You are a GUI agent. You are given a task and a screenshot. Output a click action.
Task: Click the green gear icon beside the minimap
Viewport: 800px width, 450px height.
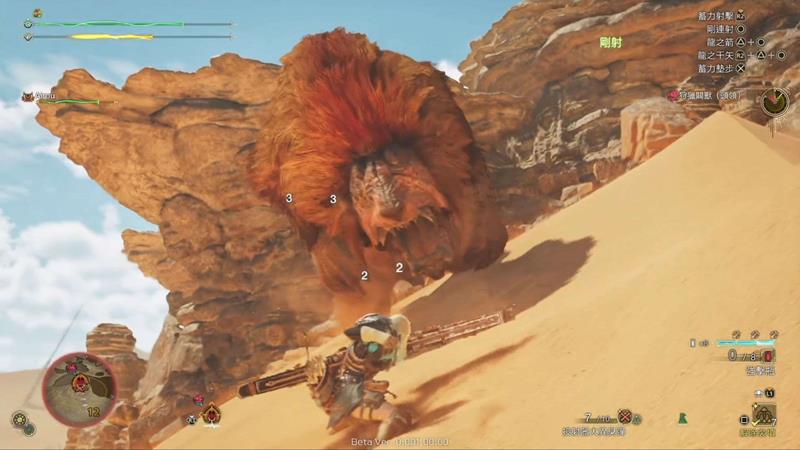click(x=19, y=420)
